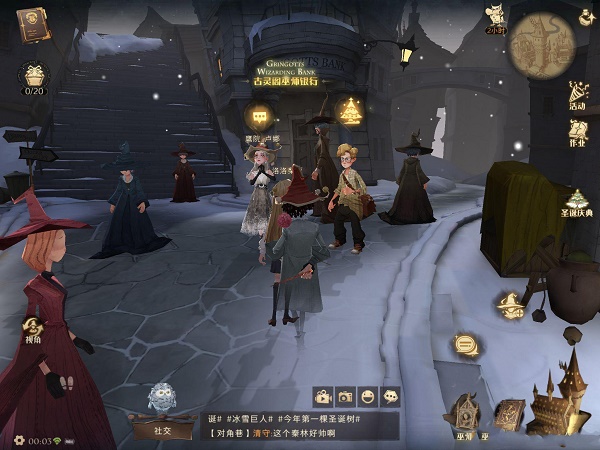600x450 pixels.
Task: Open the ornate book icon near castle
Action: click(509, 412)
